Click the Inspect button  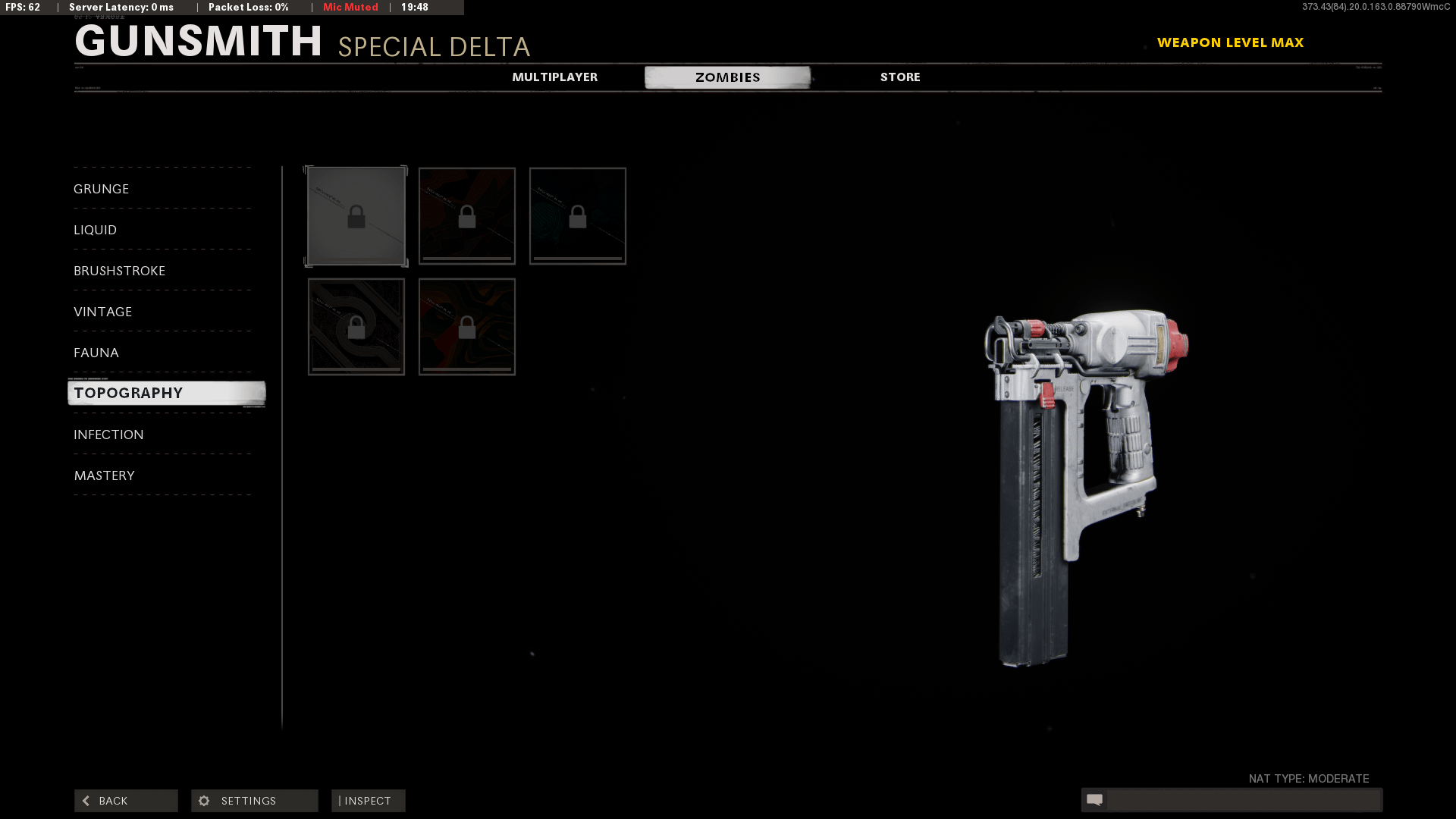(x=368, y=800)
